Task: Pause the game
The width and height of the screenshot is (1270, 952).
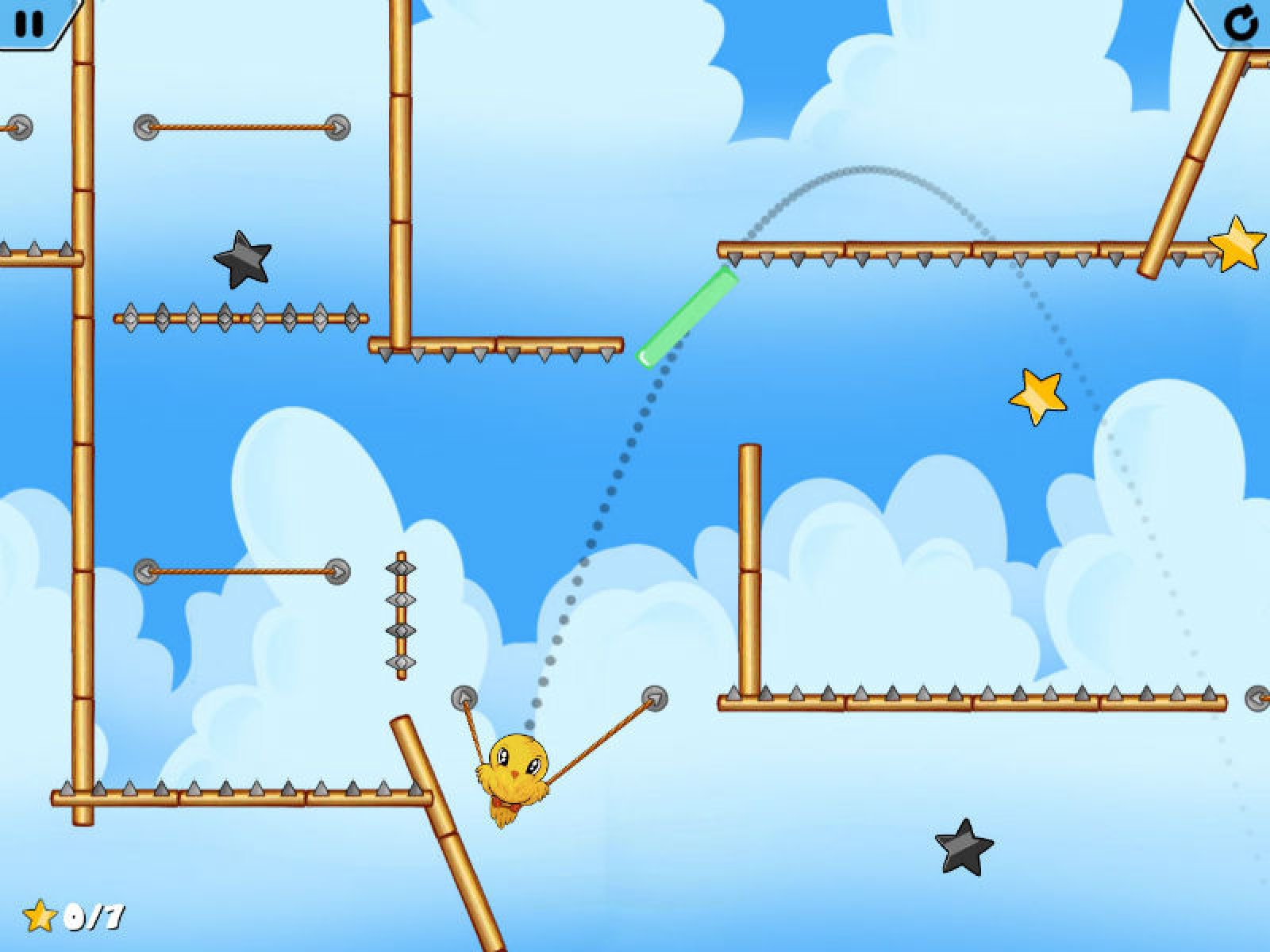Action: [30, 22]
